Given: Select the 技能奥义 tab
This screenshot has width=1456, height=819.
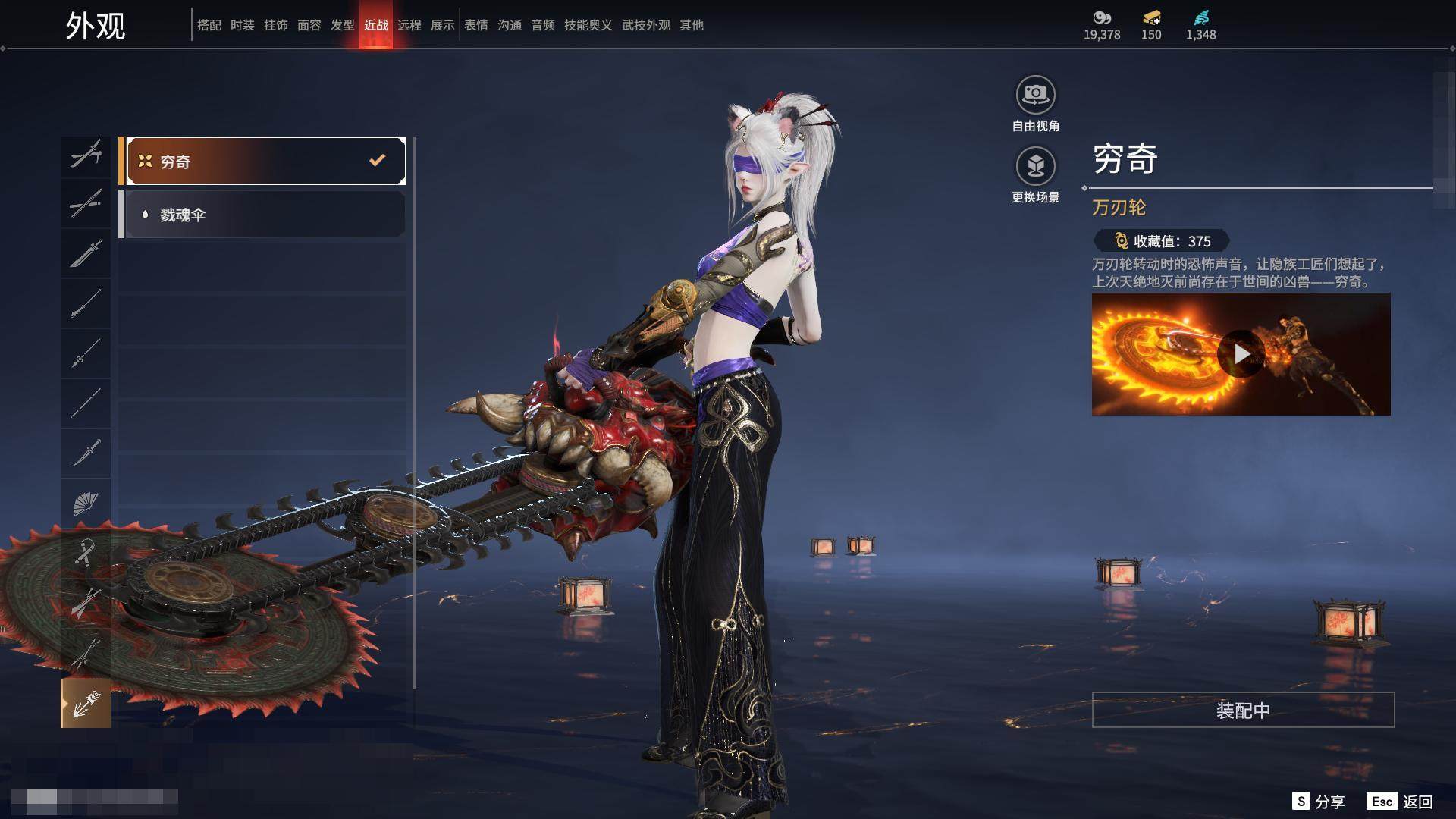Looking at the screenshot, I should [588, 25].
